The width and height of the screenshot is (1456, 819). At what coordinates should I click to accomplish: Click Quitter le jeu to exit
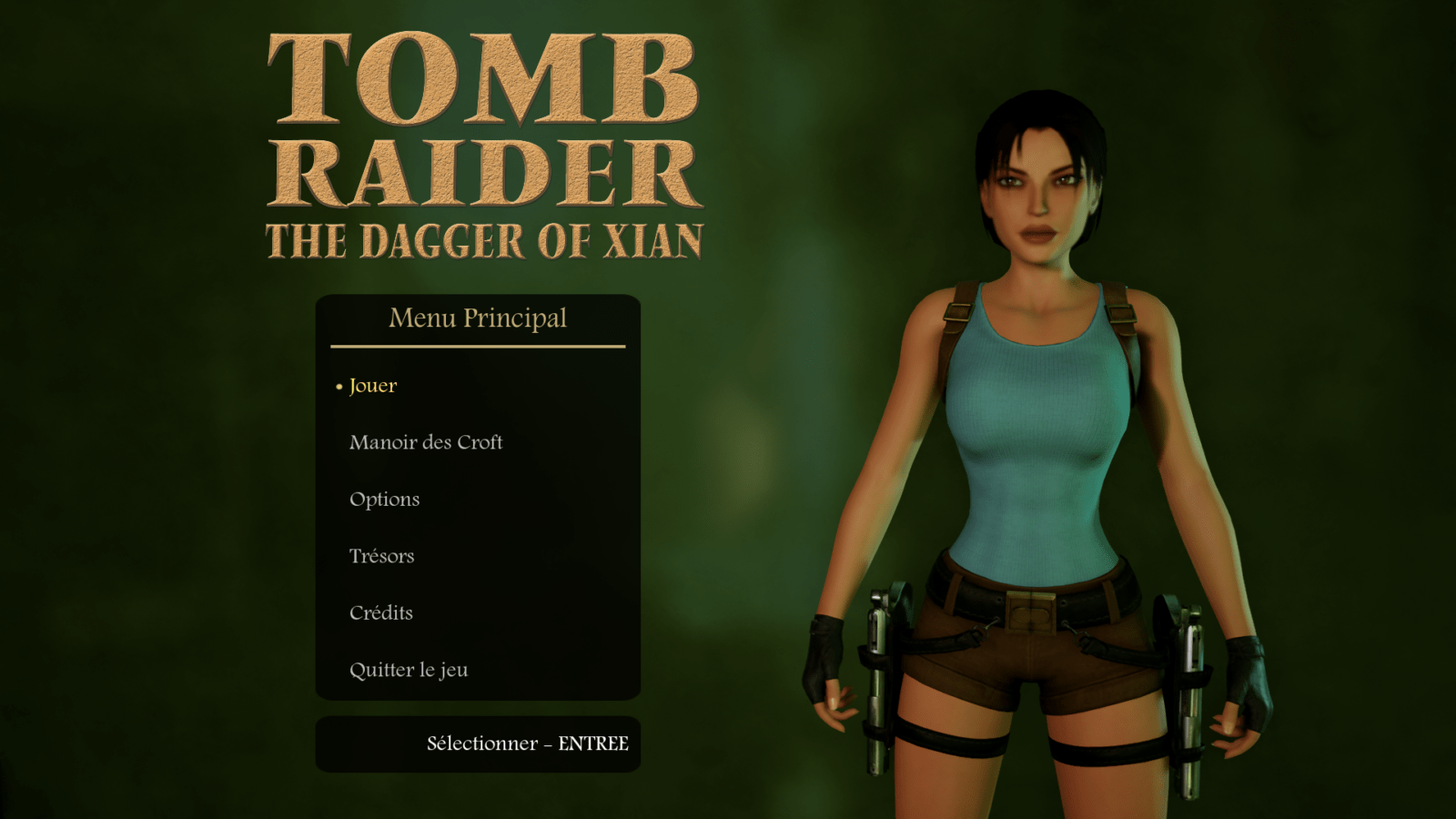[x=409, y=671]
